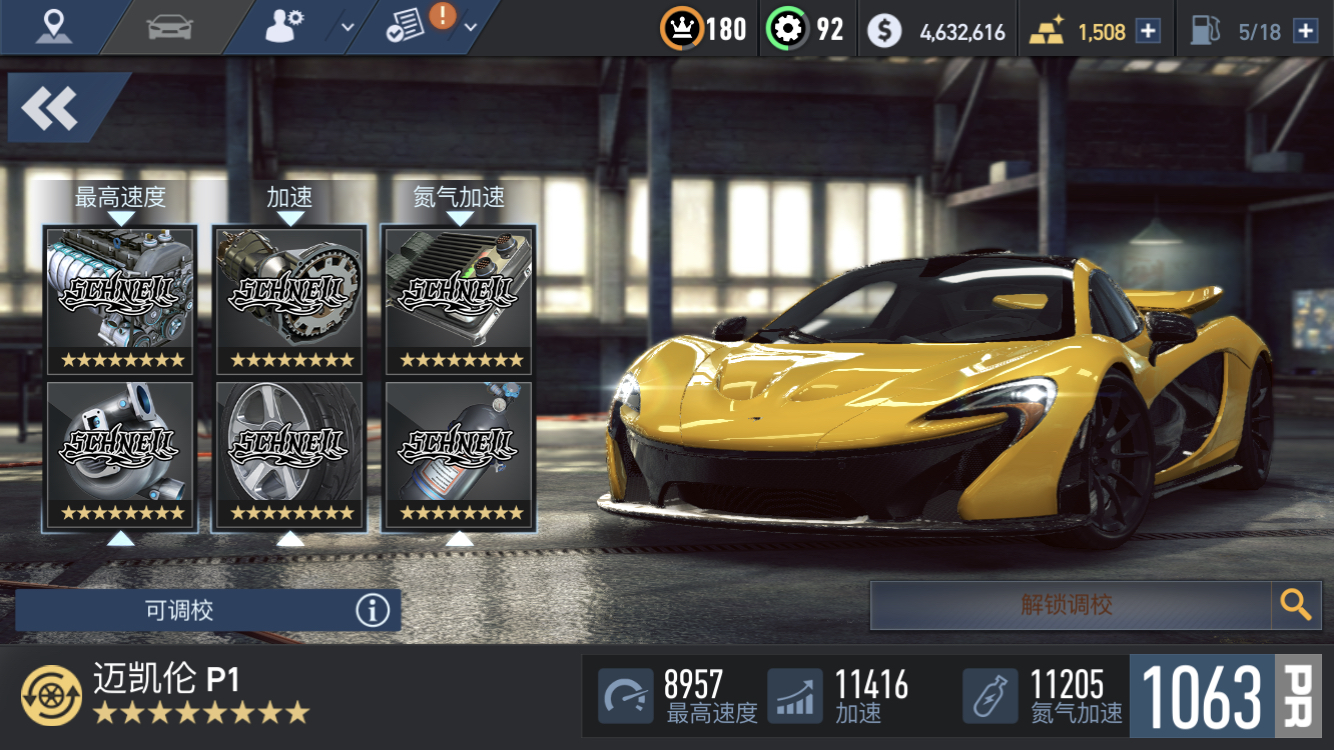Show info for 可调校 tuning

pyautogui.click(x=372, y=610)
